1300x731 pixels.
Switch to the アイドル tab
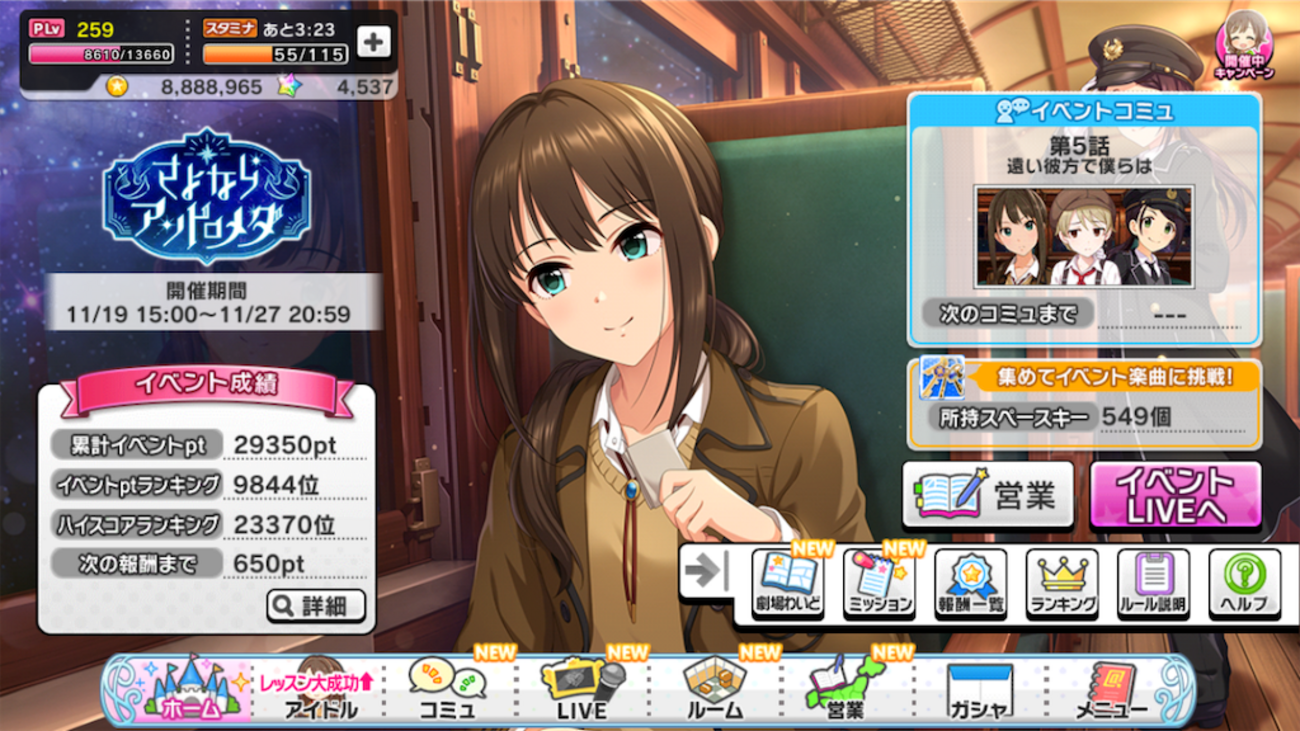point(319,691)
